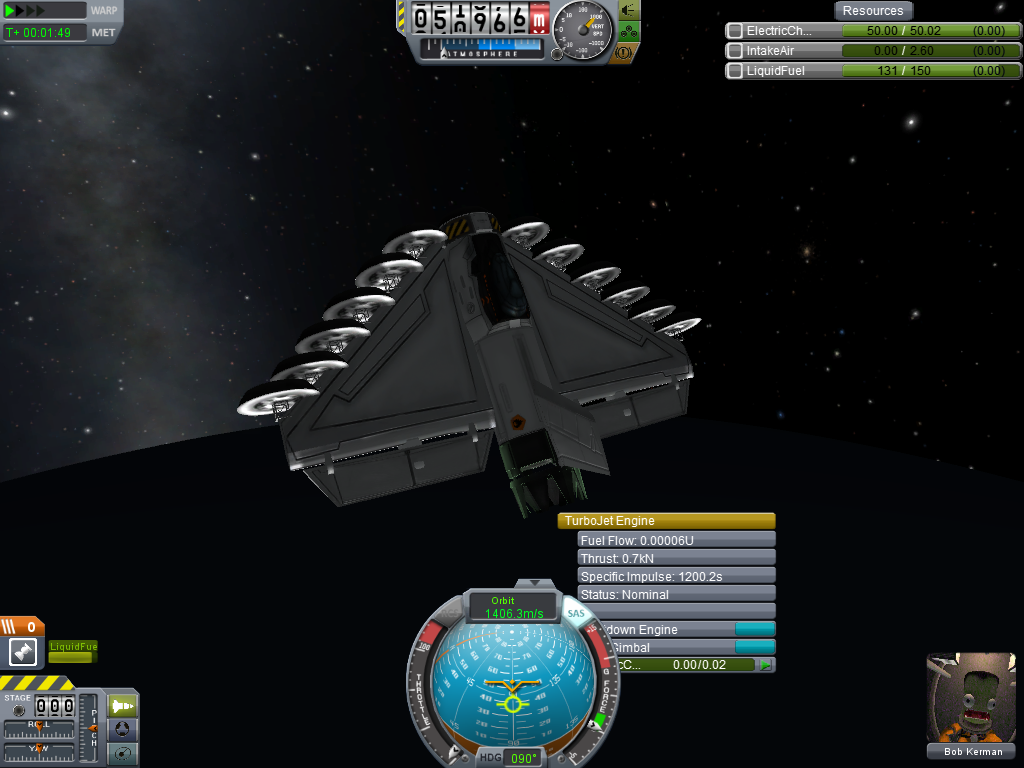Toggle the Resources panel button
1024x768 pixels.
873,11
